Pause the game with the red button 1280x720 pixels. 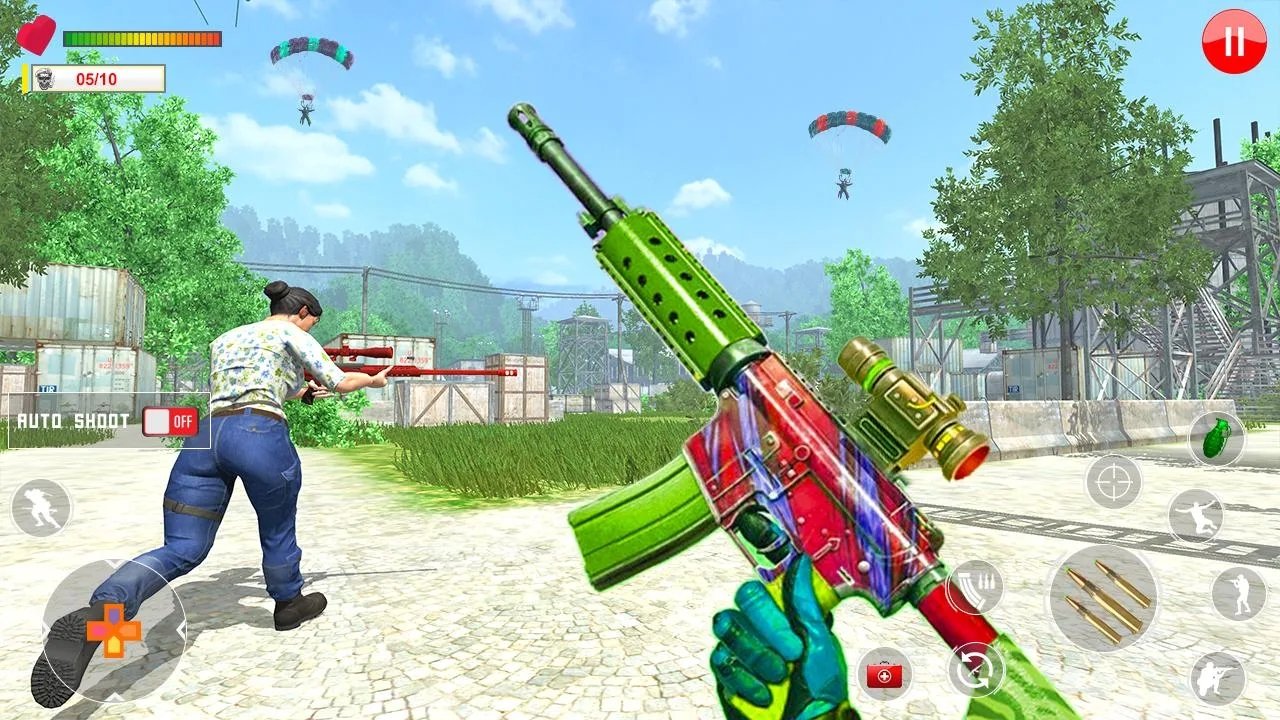tap(1234, 42)
